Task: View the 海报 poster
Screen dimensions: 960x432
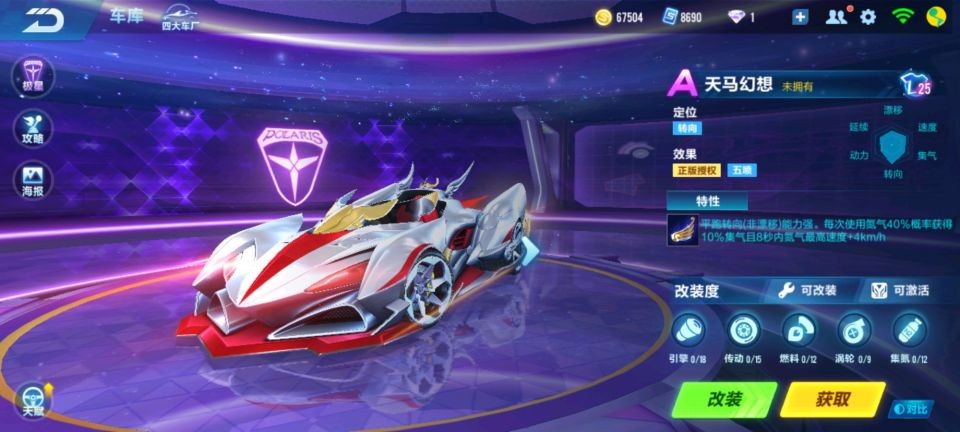Action: 33,181
